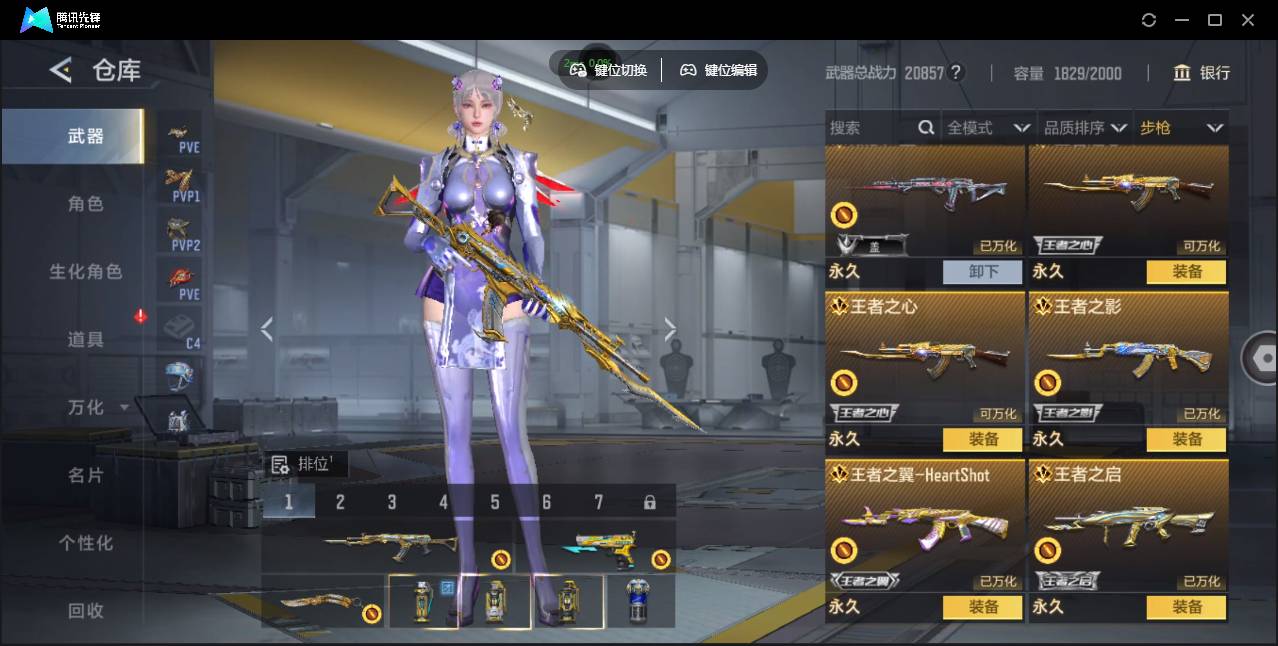Click the weapon 搜索 search field
1278x646 pixels.
[x=870, y=128]
